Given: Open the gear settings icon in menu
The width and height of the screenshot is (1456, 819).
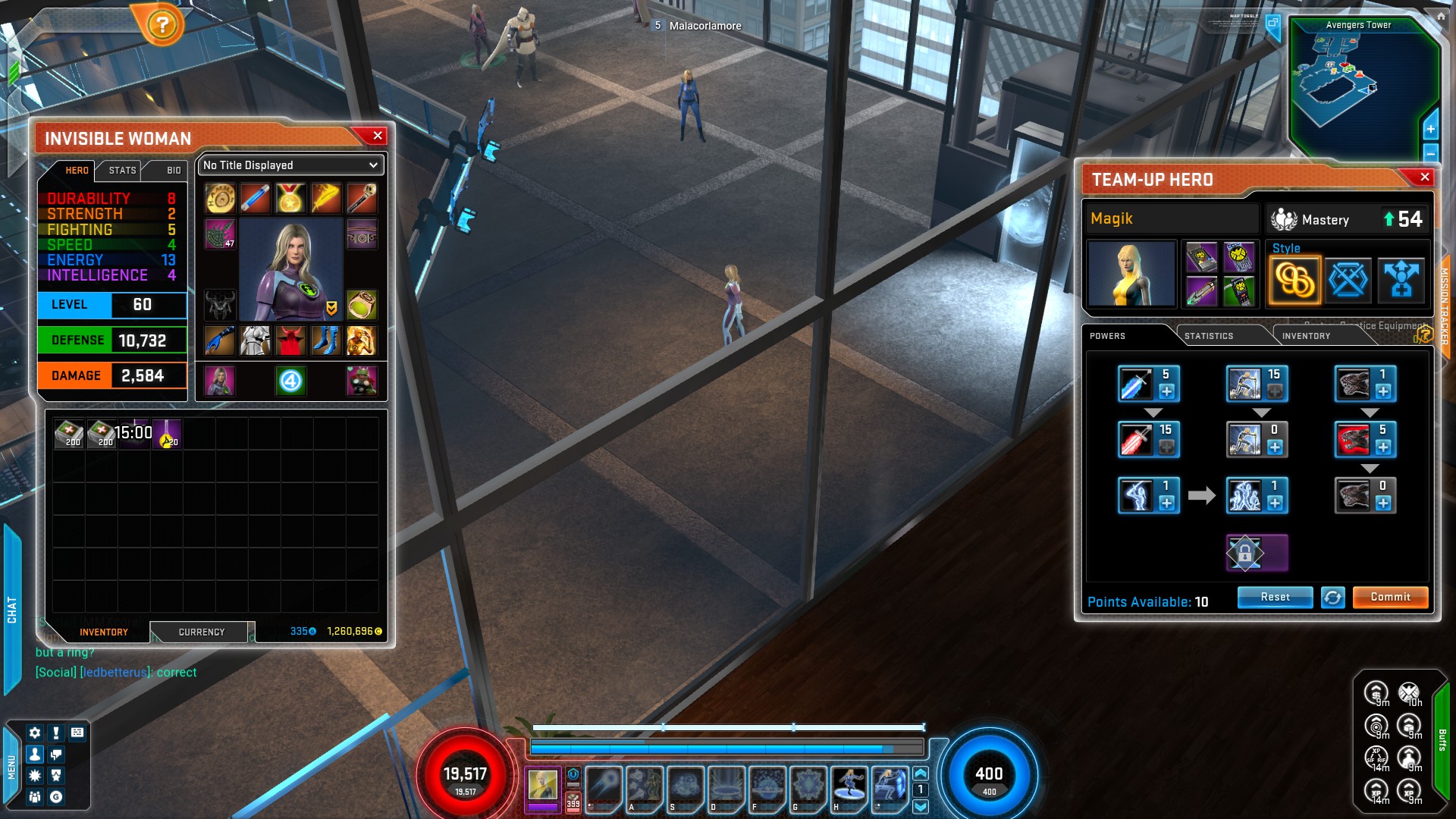Looking at the screenshot, I should click(x=35, y=733).
